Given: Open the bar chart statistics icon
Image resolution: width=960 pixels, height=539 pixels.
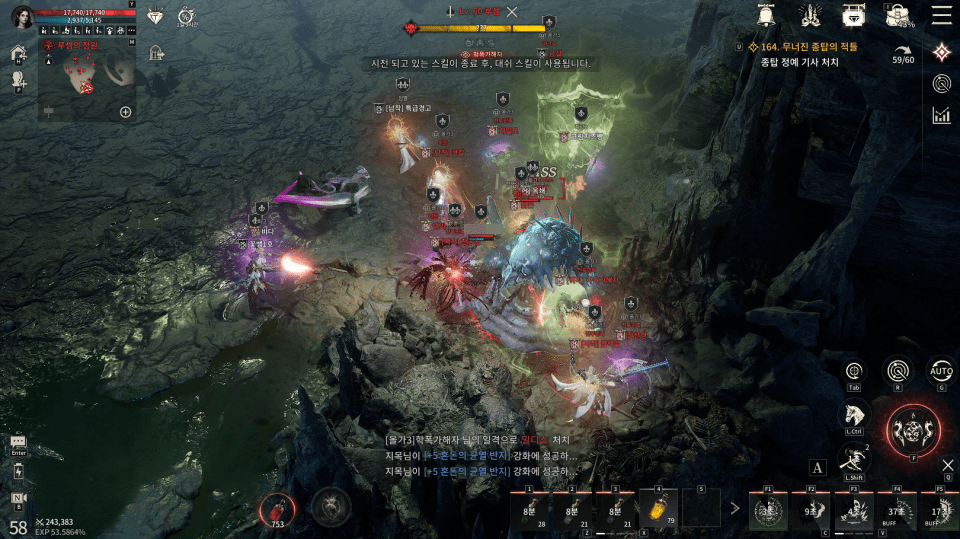Looking at the screenshot, I should pyautogui.click(x=941, y=115).
